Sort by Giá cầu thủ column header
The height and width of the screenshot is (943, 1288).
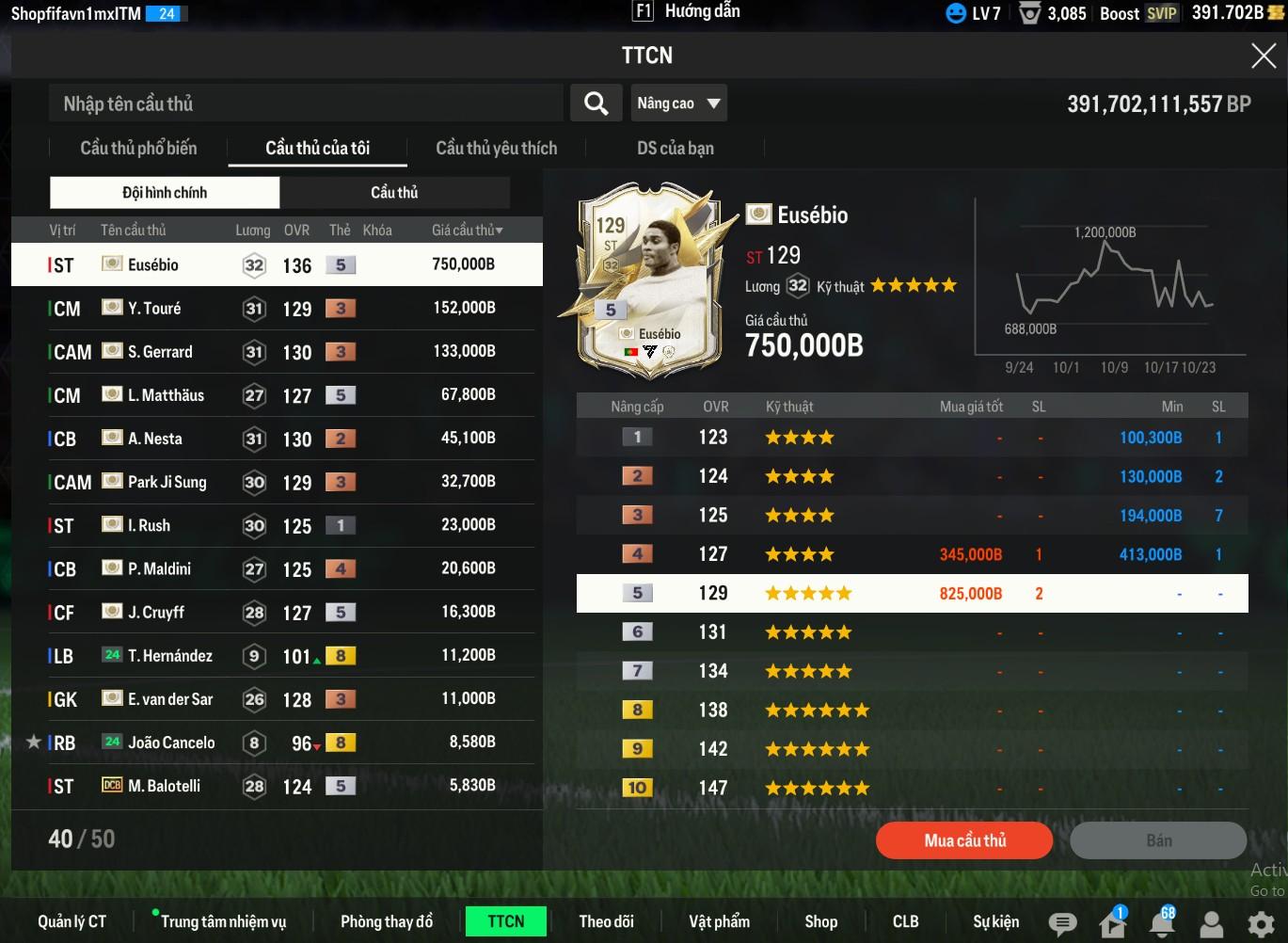(x=467, y=230)
